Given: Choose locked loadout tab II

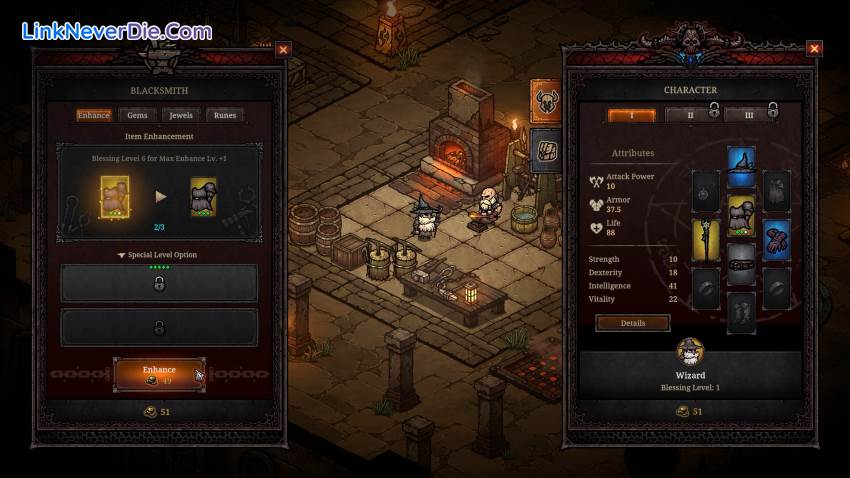Looking at the screenshot, I should tap(689, 115).
